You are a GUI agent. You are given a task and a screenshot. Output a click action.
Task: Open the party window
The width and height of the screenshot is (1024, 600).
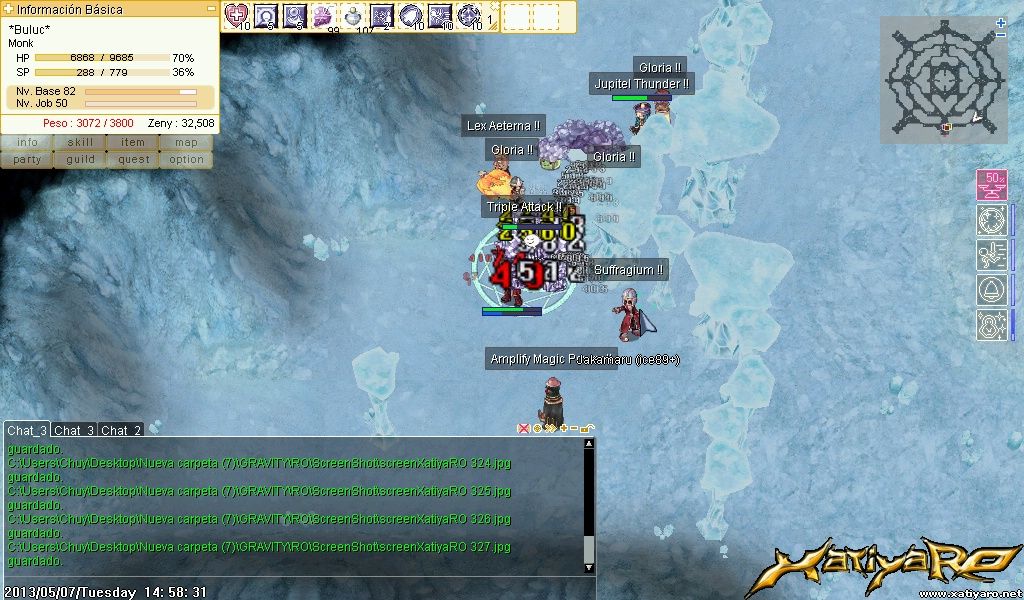(27, 159)
